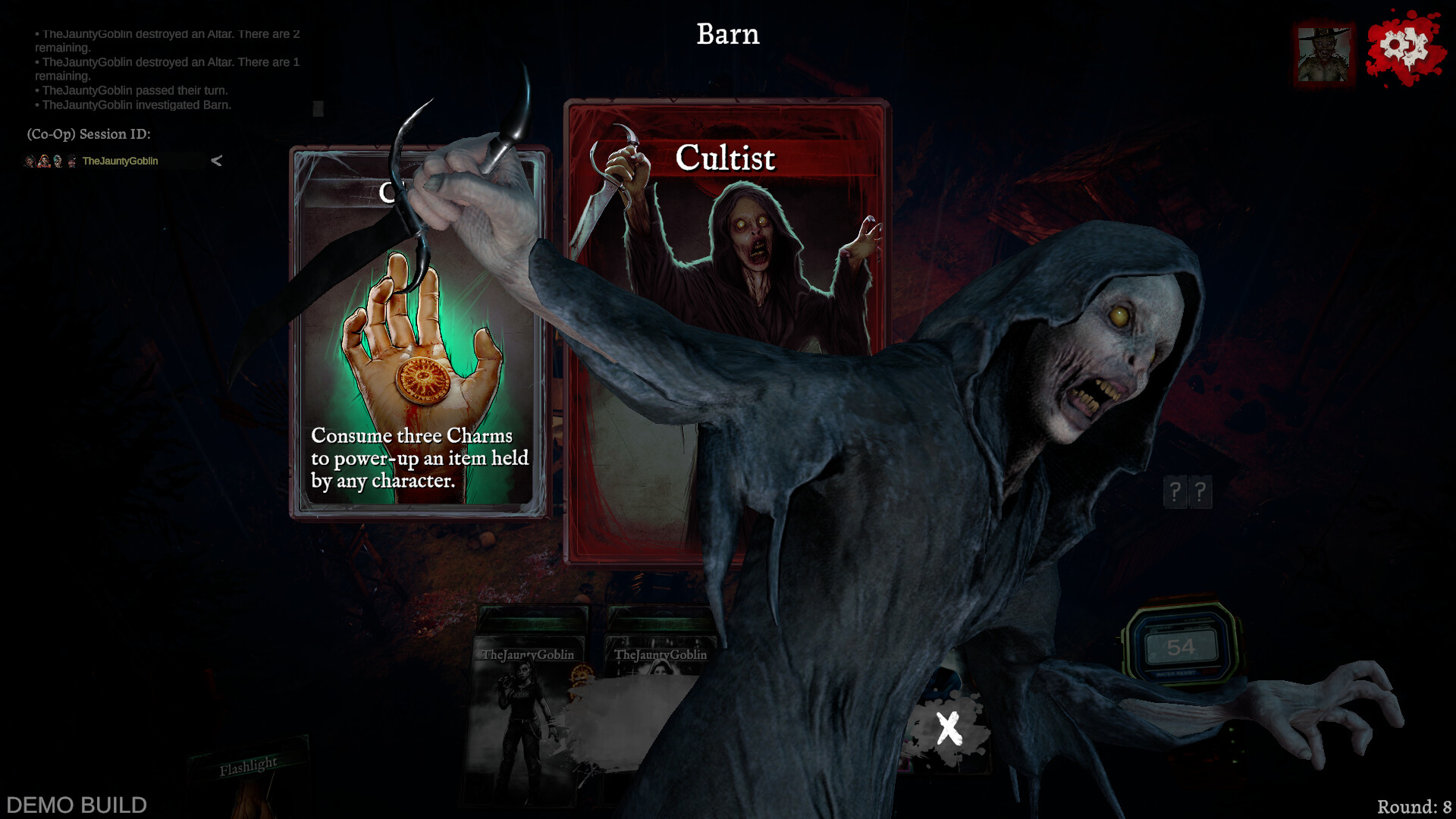Click TheJauntyGoblin name in the session list

[119, 161]
